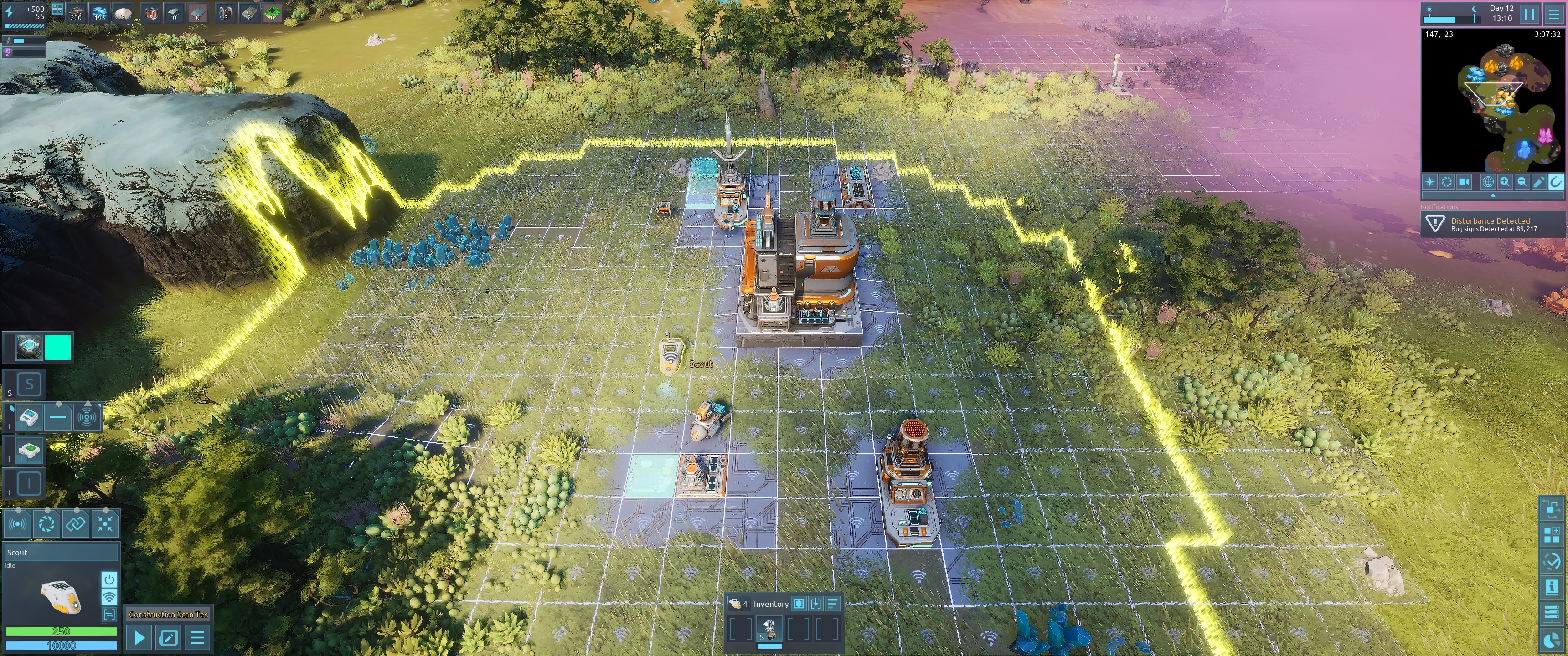
Task: Select the minimap pencil draw tool
Action: (x=1539, y=182)
